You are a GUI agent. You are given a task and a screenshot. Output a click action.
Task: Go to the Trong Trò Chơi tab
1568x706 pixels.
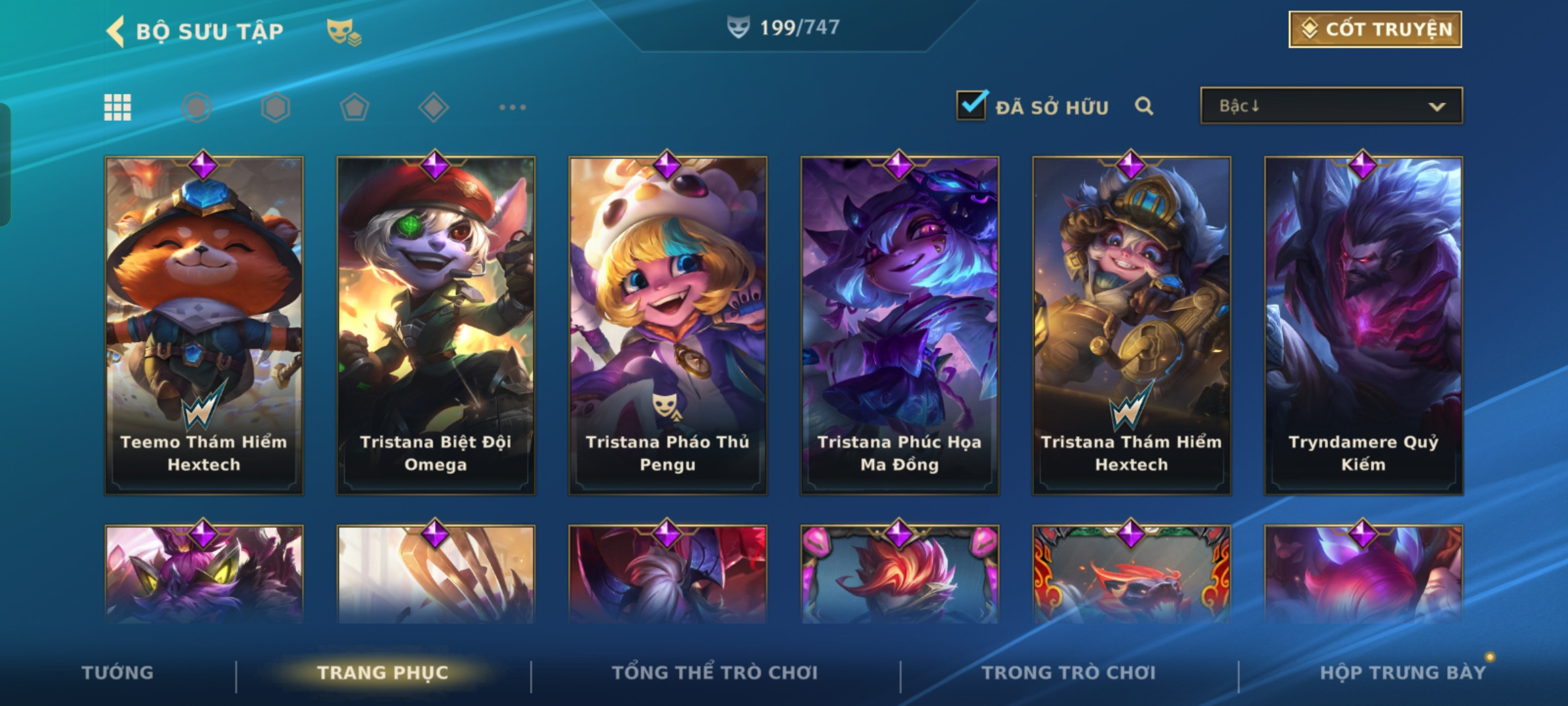pyautogui.click(x=1069, y=673)
